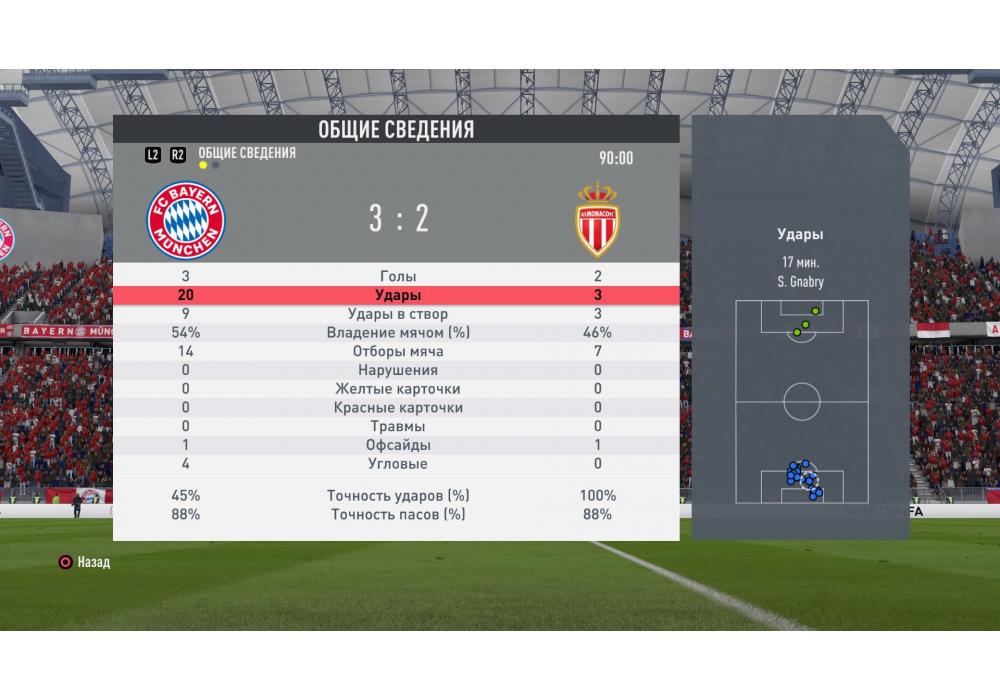This screenshot has height=700, width=1000.
Task: Select the Угловые stat row
Action: click(397, 464)
